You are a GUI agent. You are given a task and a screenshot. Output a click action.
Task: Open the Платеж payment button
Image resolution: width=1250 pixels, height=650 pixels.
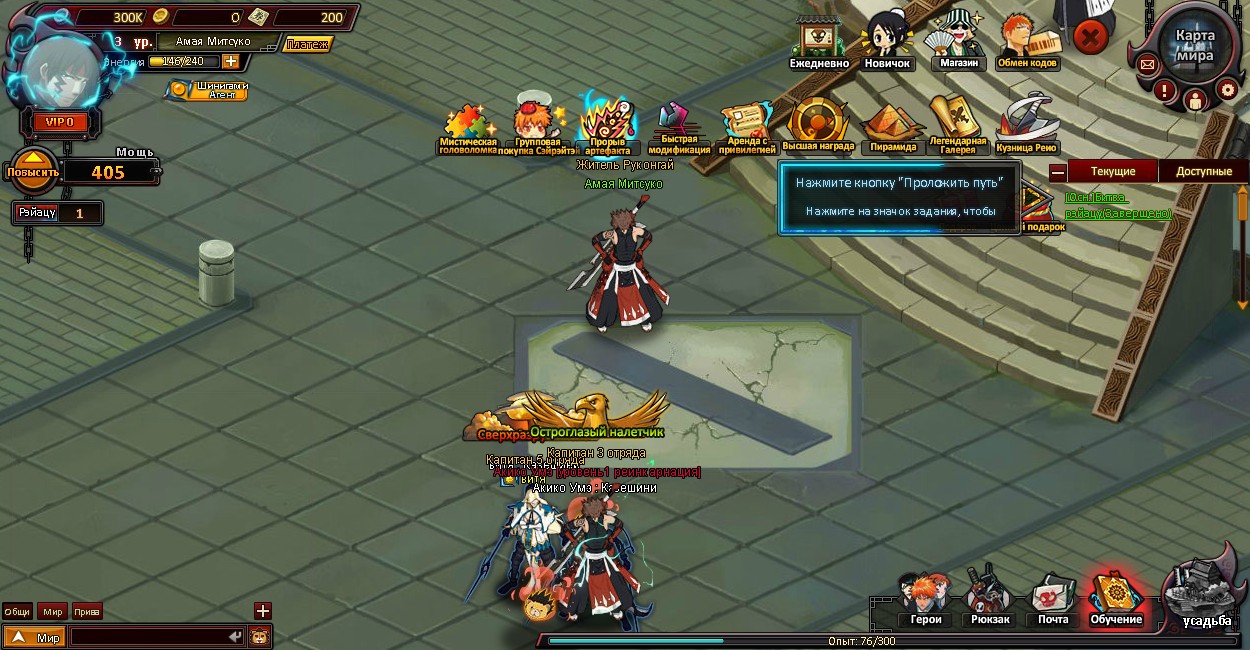pos(307,44)
